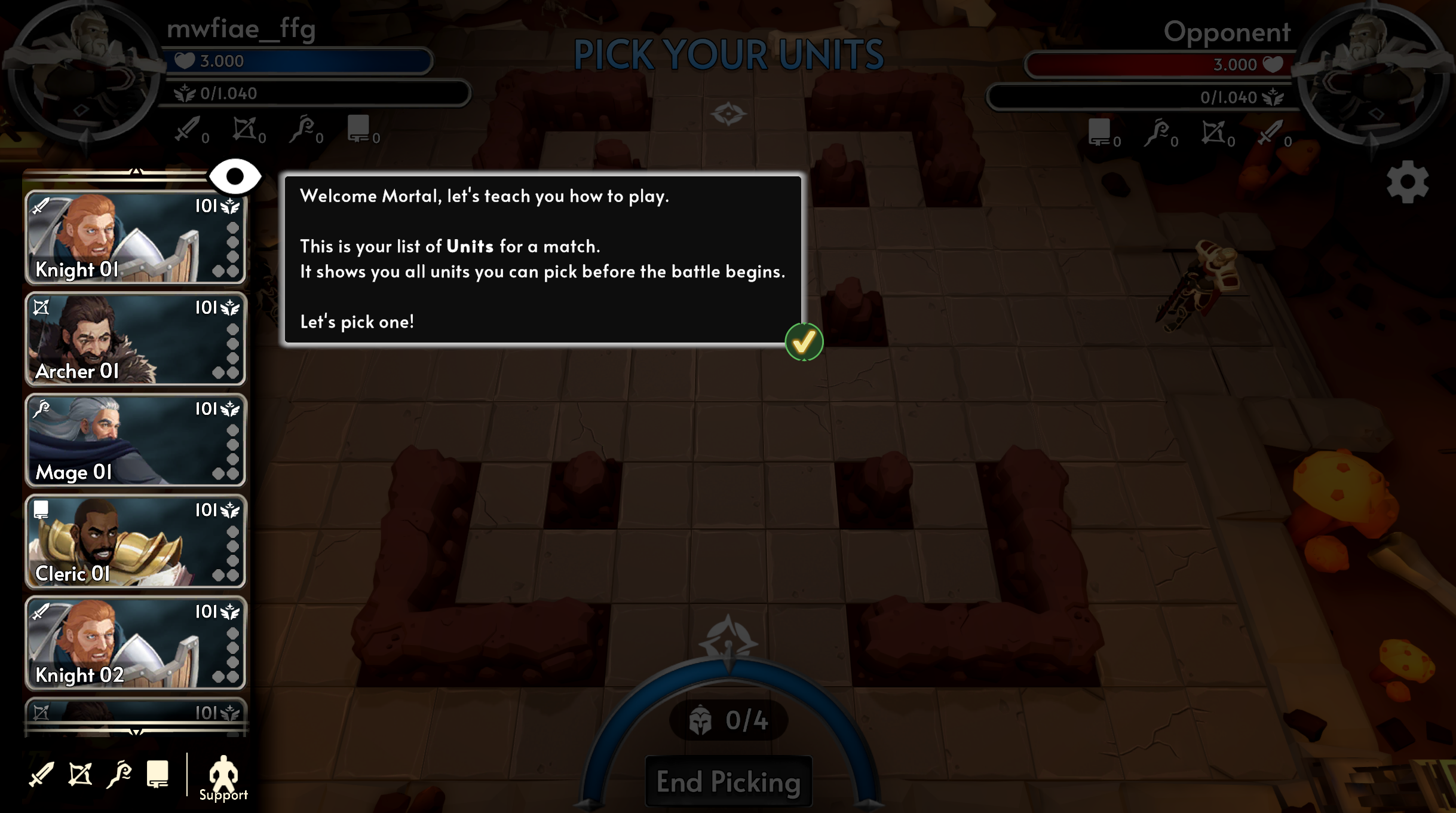Screen dimensions: 1456x813
Task: Open the Support filter
Action: point(223,778)
